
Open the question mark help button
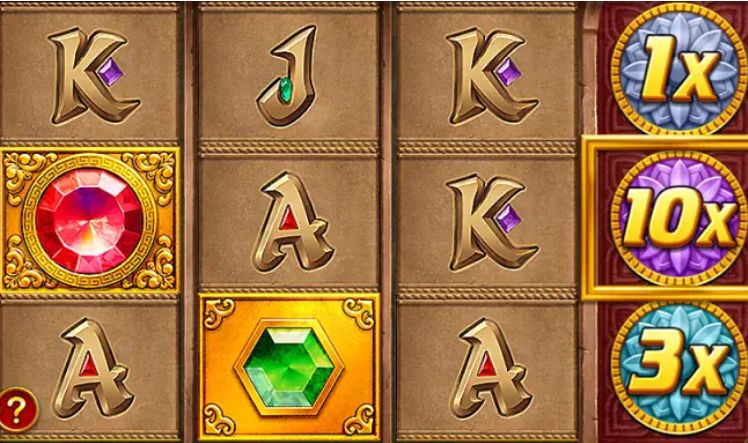click(x=19, y=407)
